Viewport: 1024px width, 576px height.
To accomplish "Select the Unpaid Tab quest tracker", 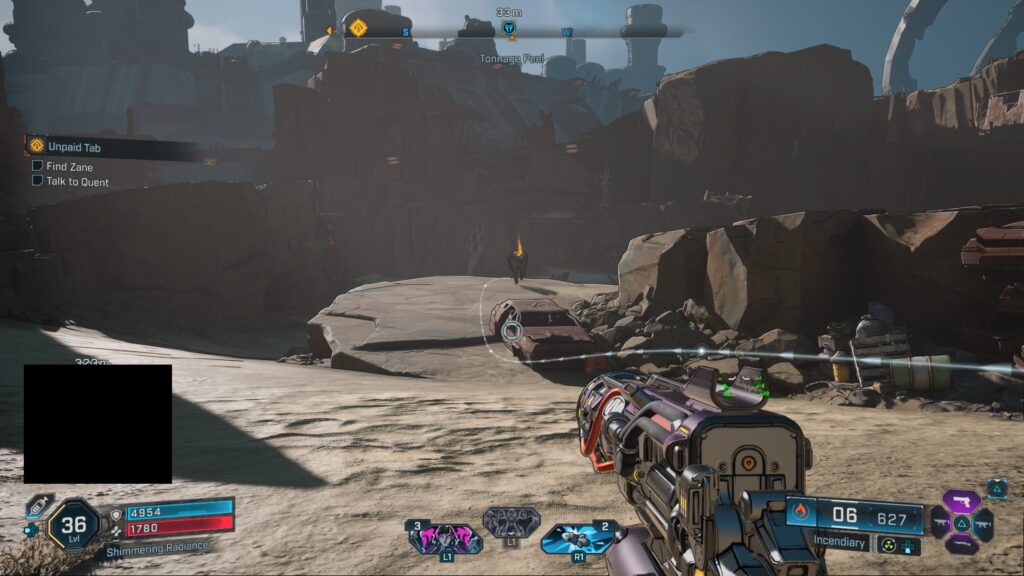I will 74,147.
